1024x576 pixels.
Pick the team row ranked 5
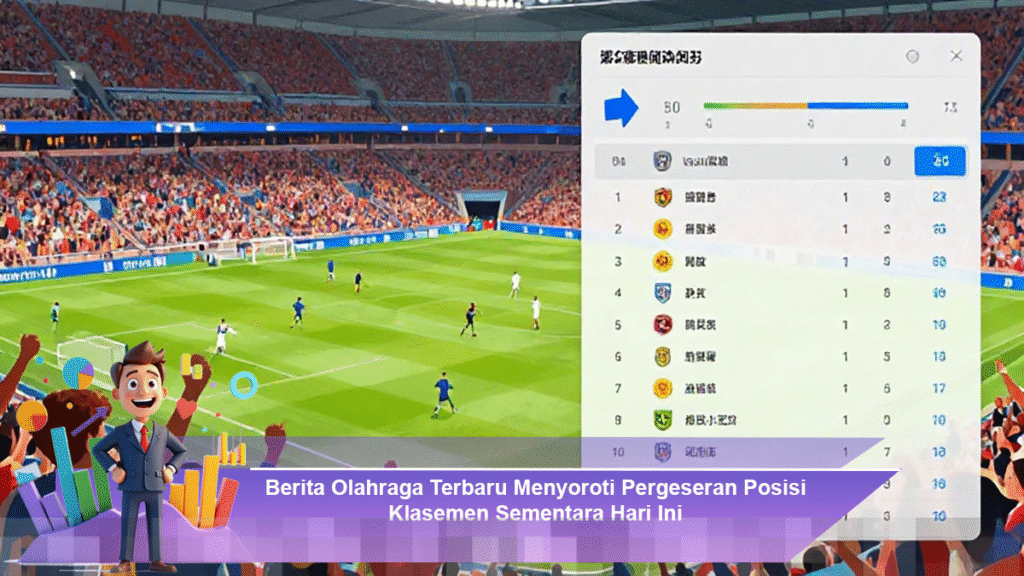(x=780, y=325)
